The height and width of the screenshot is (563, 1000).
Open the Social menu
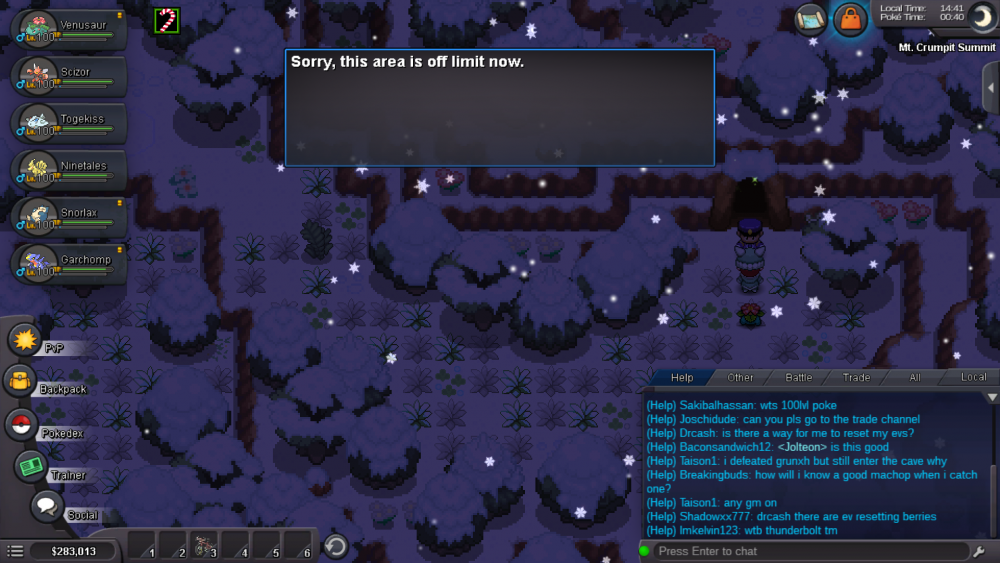(x=46, y=506)
